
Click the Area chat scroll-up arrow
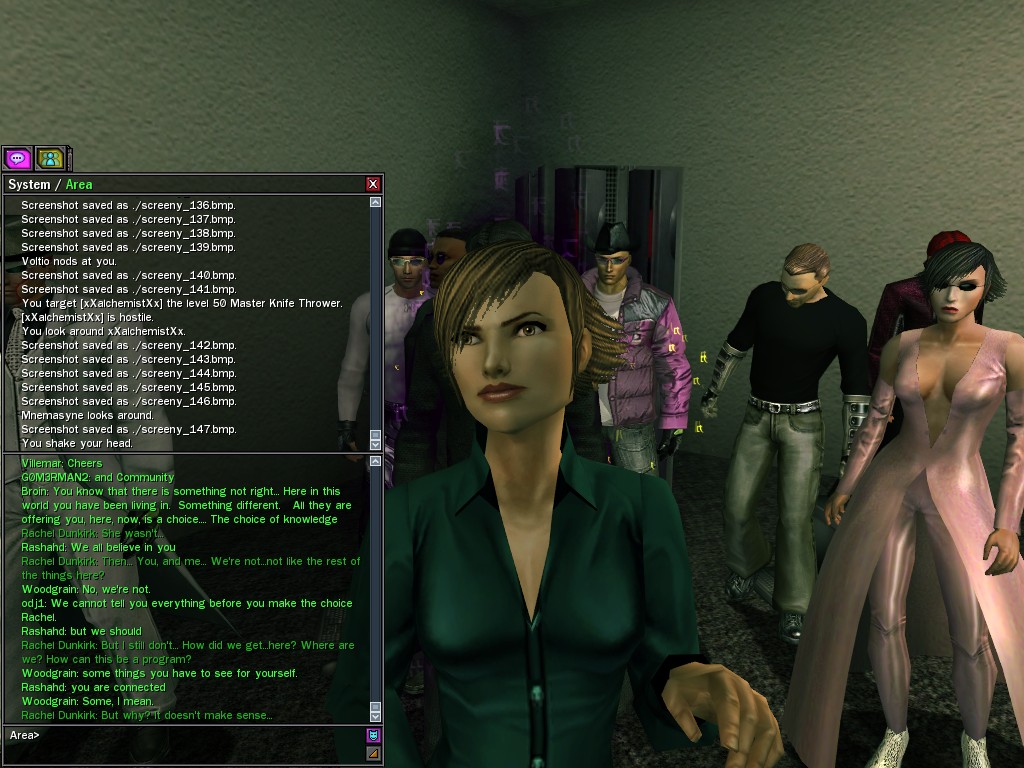pyautogui.click(x=376, y=462)
